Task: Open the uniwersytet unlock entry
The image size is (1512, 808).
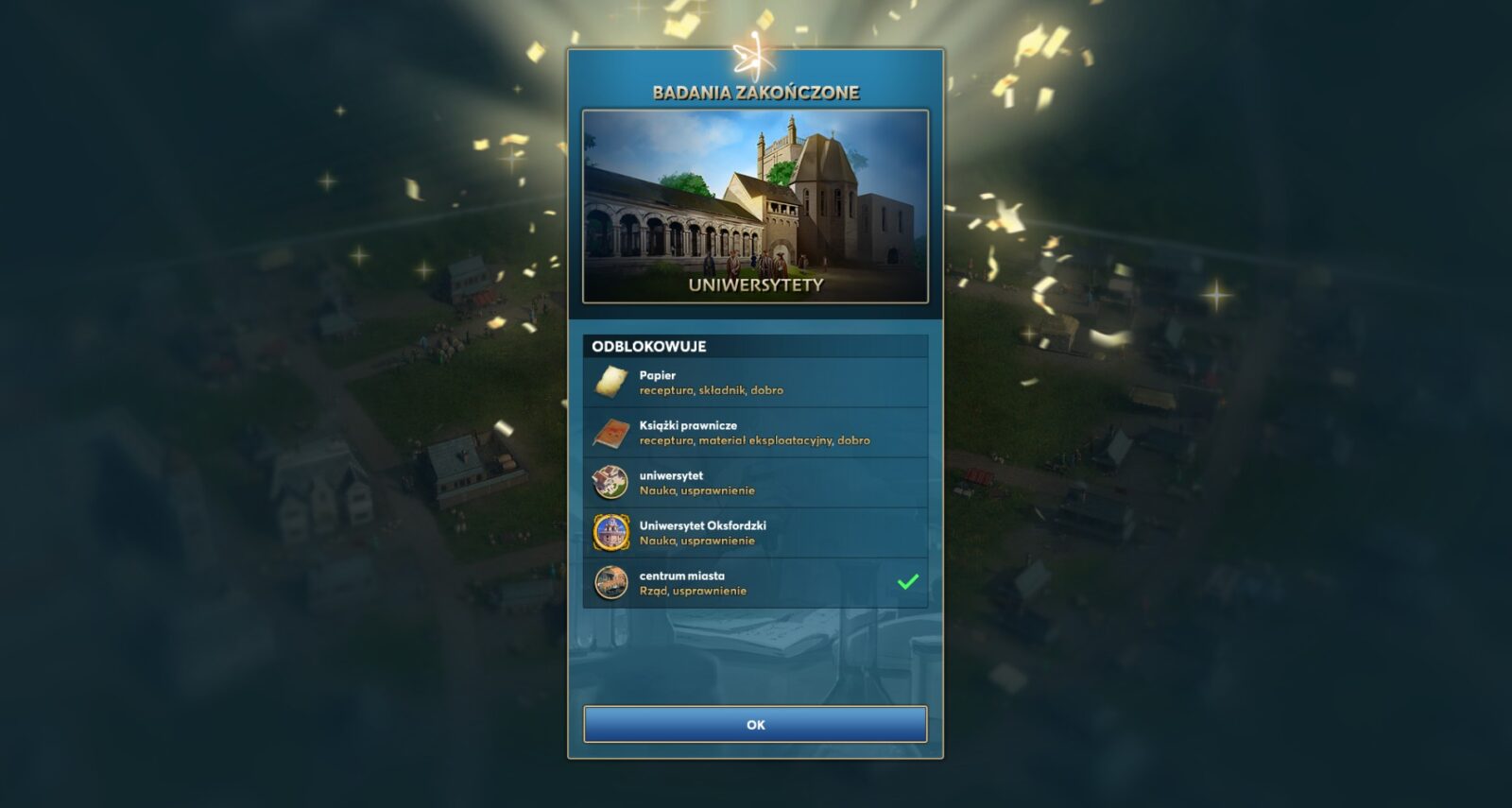Action: coord(755,483)
